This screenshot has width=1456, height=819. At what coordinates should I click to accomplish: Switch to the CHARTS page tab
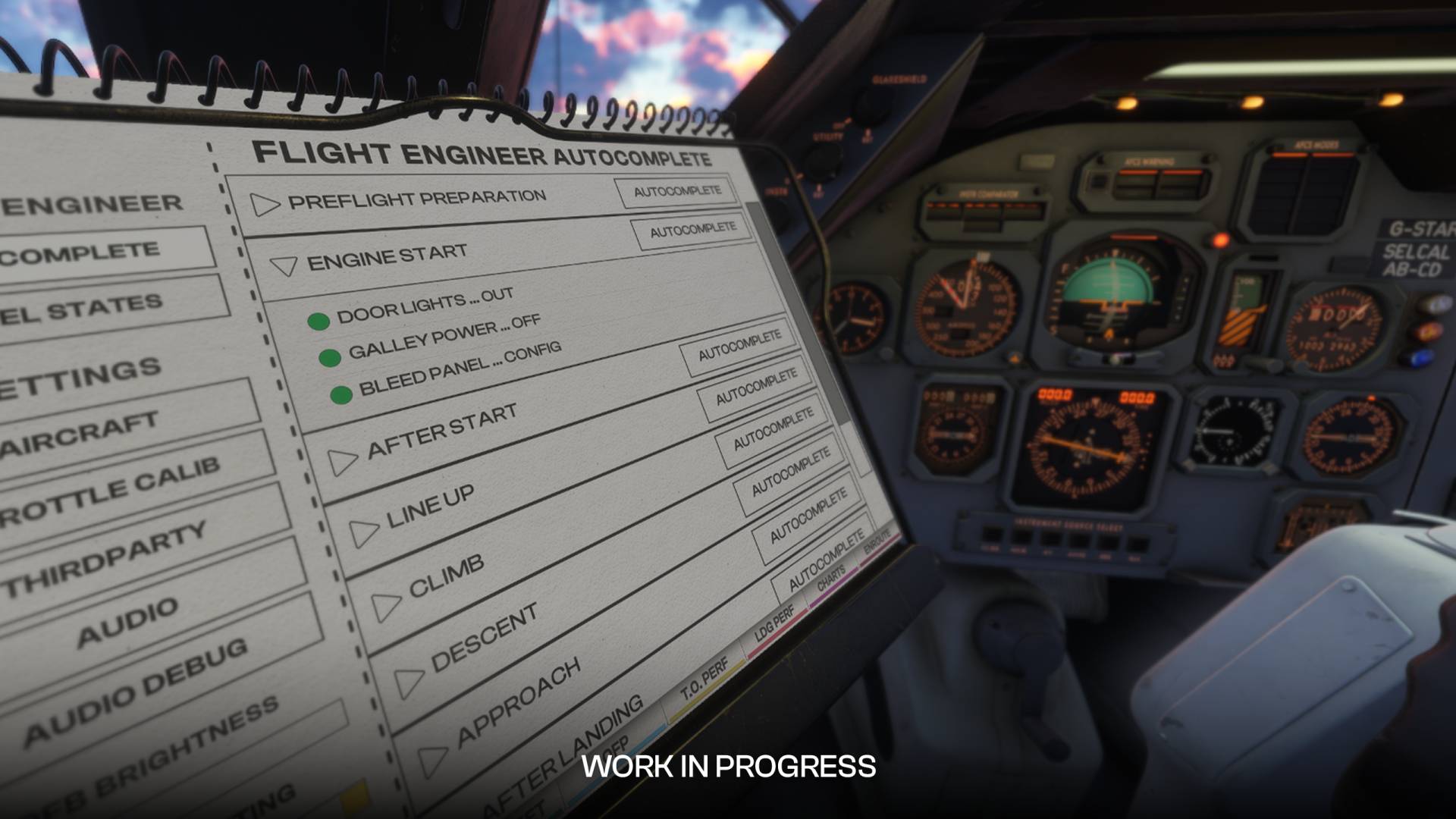830,579
